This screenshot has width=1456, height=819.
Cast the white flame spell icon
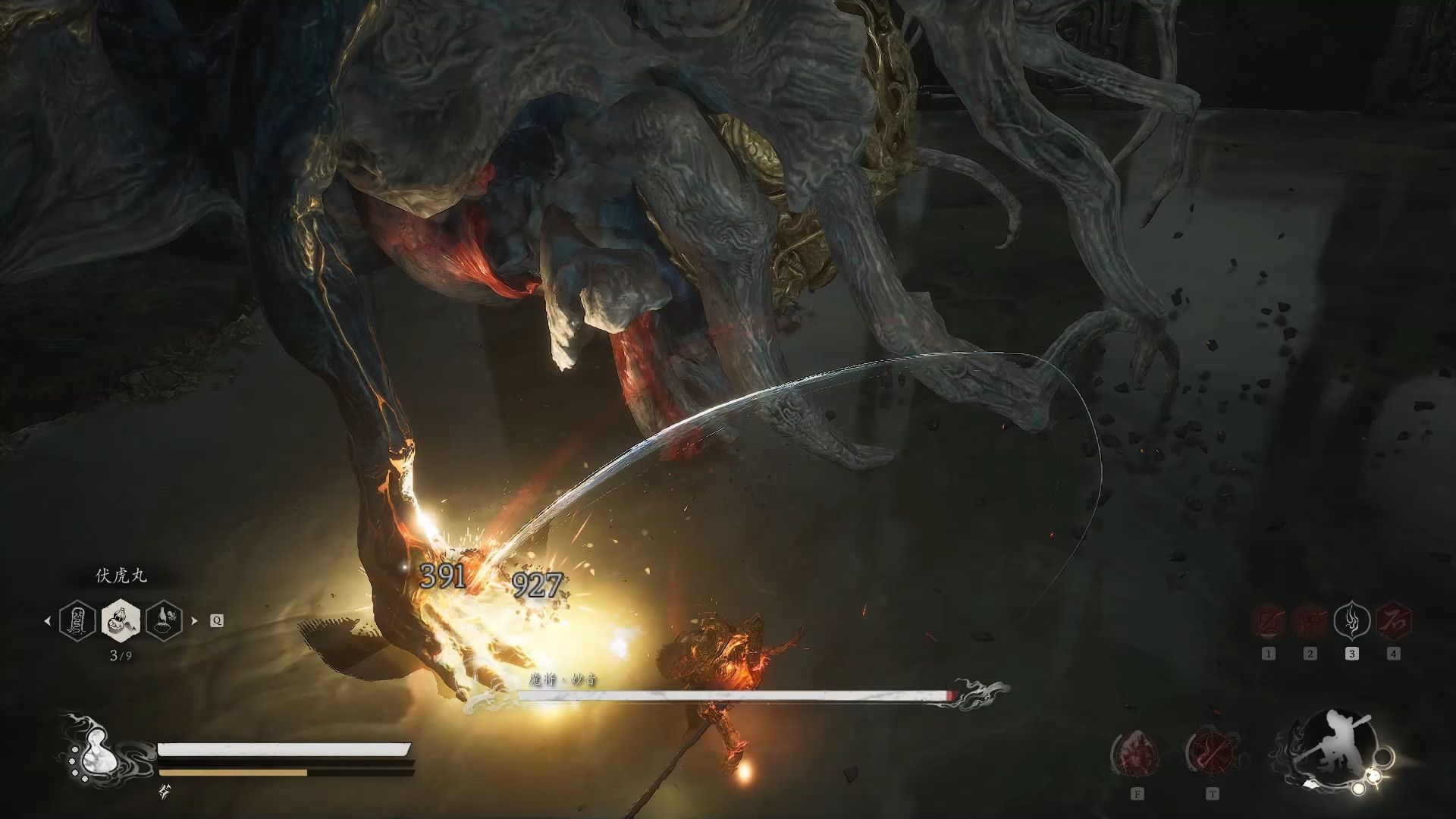1351,622
